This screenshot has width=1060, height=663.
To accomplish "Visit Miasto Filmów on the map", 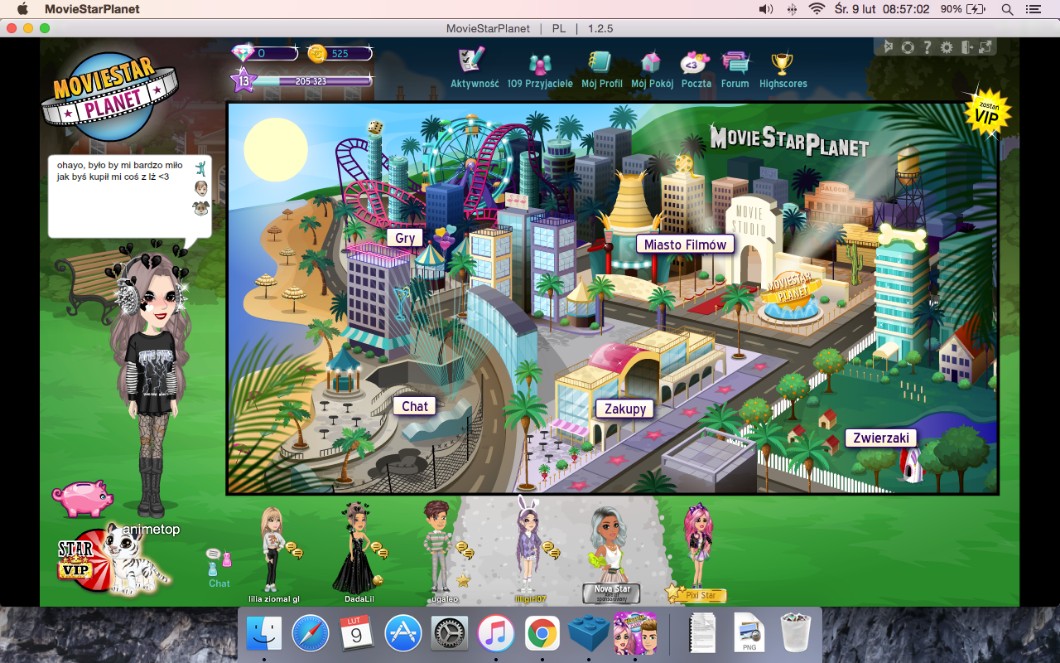I will pos(685,244).
